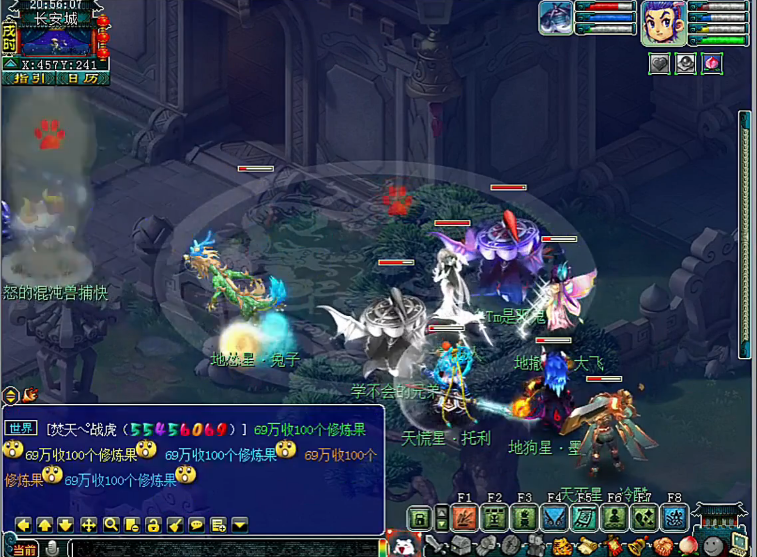Viewport: 757px width, 557px height.
Task: Open the peach icon in bottom bar
Action: click(689, 546)
